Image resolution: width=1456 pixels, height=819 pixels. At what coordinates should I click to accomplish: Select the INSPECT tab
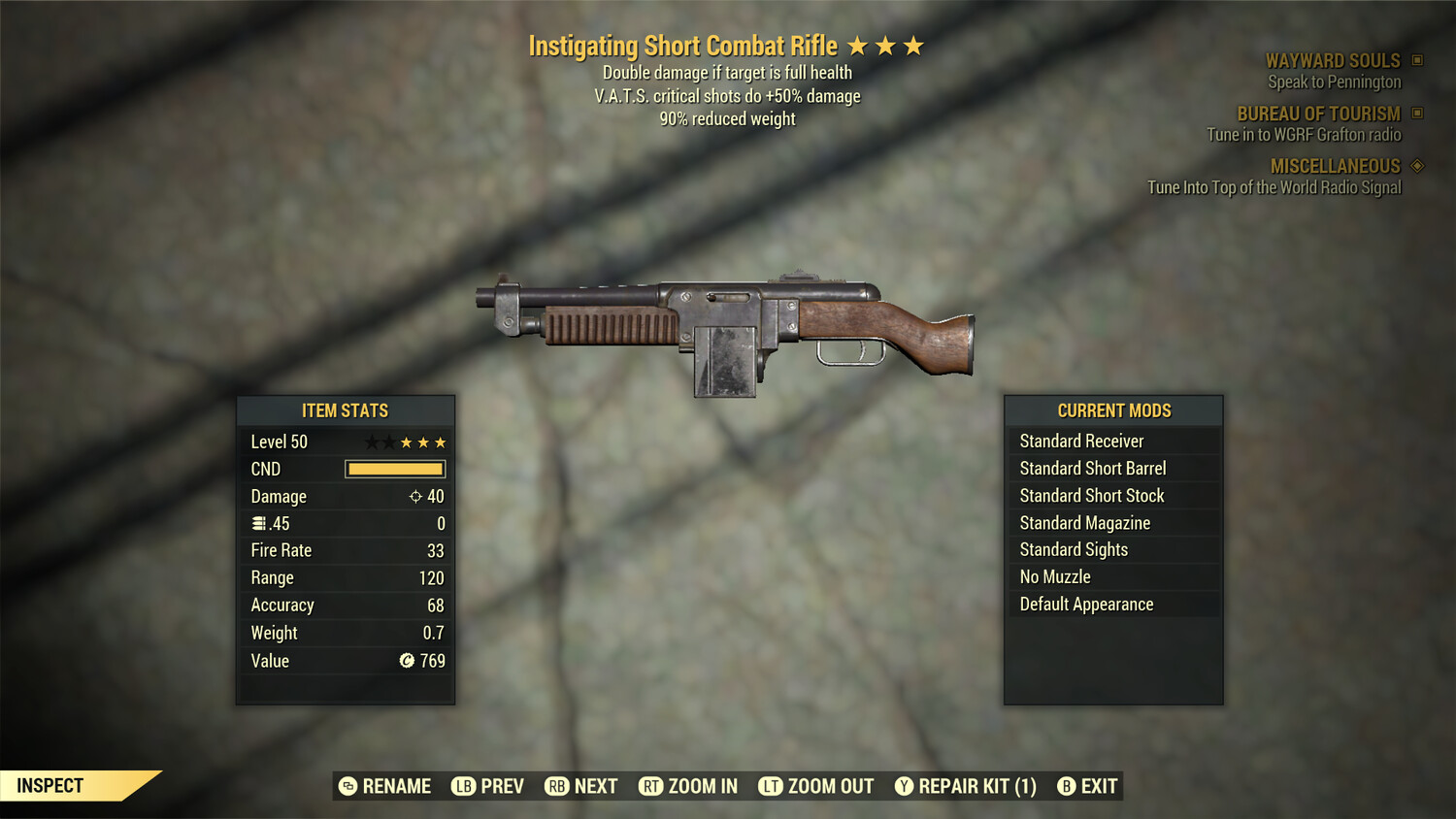click(51, 785)
